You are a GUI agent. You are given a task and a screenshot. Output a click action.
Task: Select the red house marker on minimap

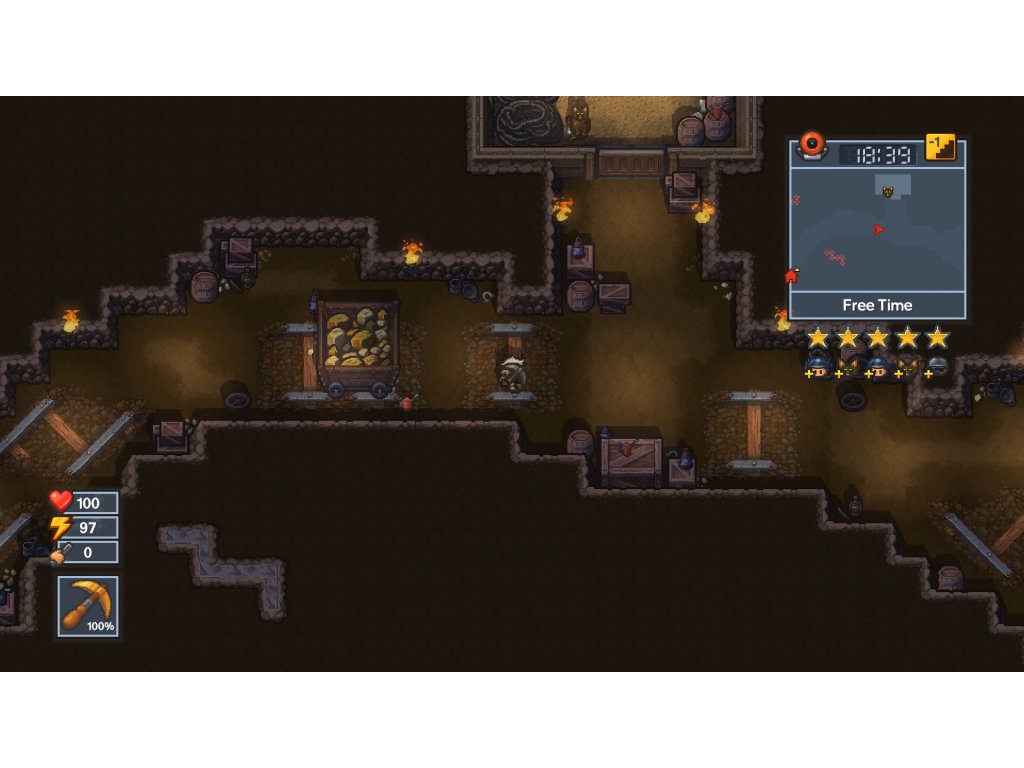tap(791, 276)
